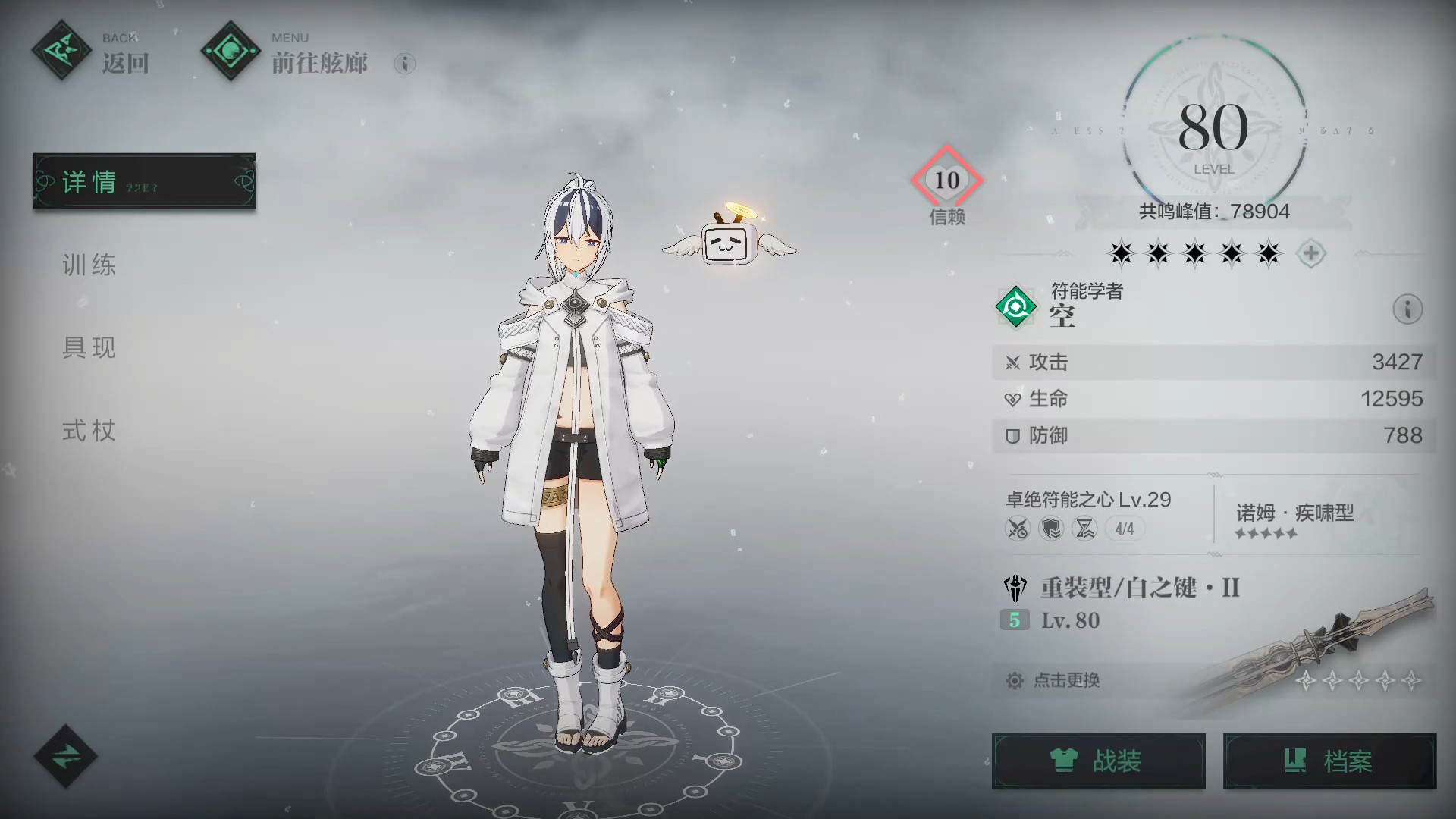Image resolution: width=1456 pixels, height=819 pixels.
Task: Open the 战装 outfit screen
Action: point(1098,761)
